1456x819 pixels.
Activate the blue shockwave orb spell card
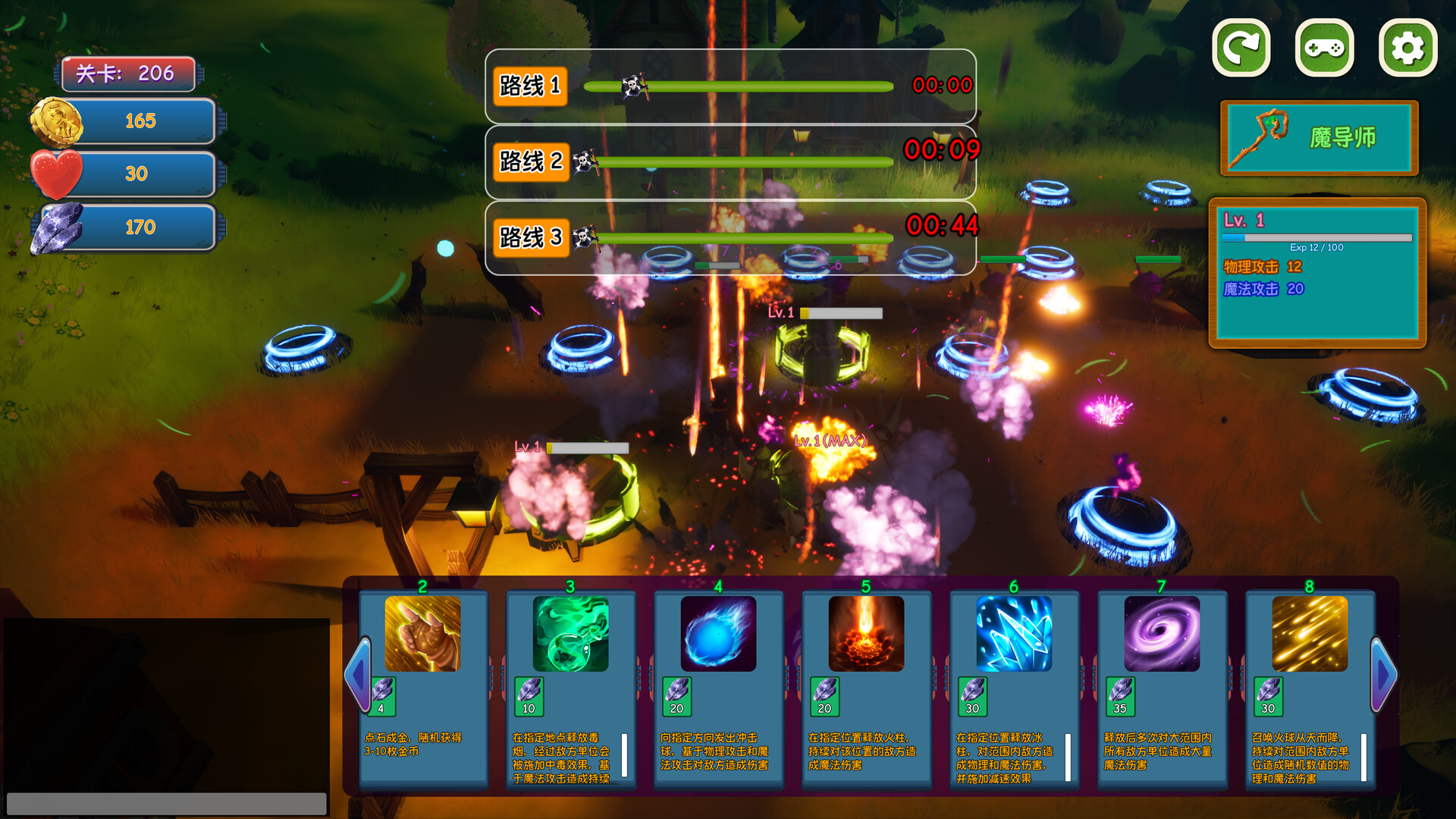718,634
